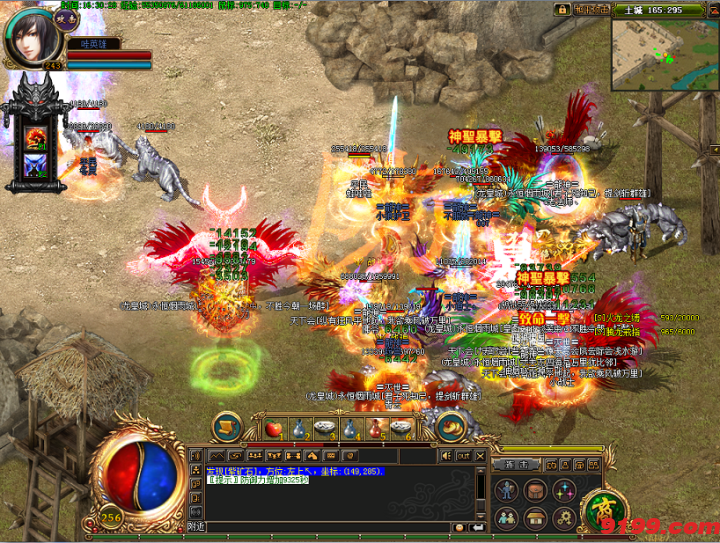Select the silver bowl in hotbar slot 6
This screenshot has width=720, height=543.
[402, 429]
